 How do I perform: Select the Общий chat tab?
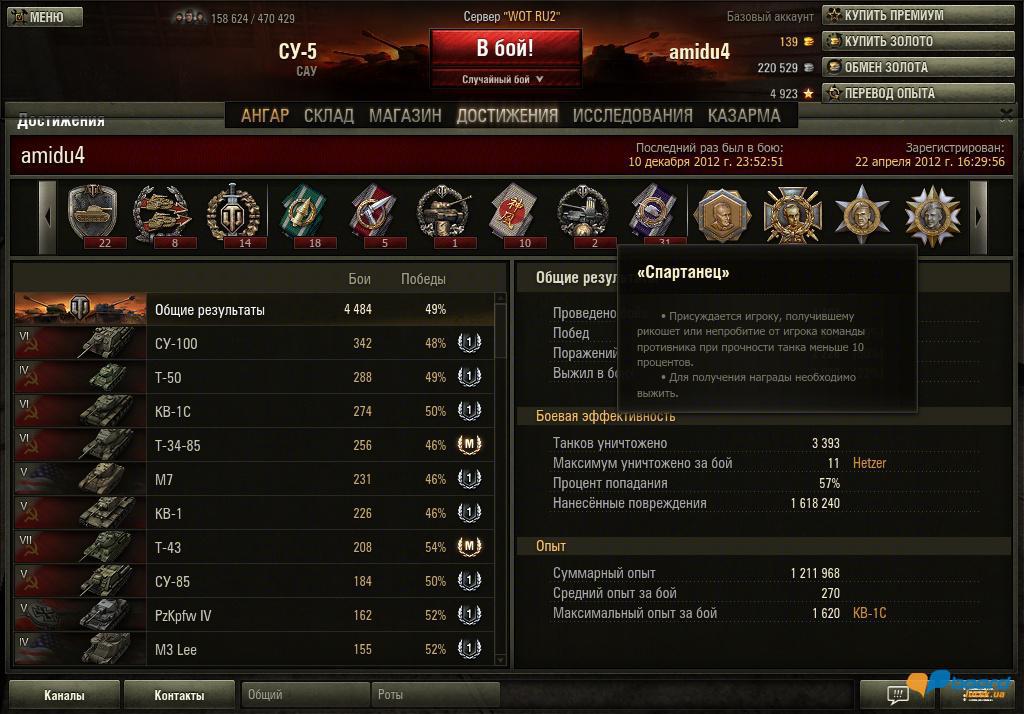304,695
